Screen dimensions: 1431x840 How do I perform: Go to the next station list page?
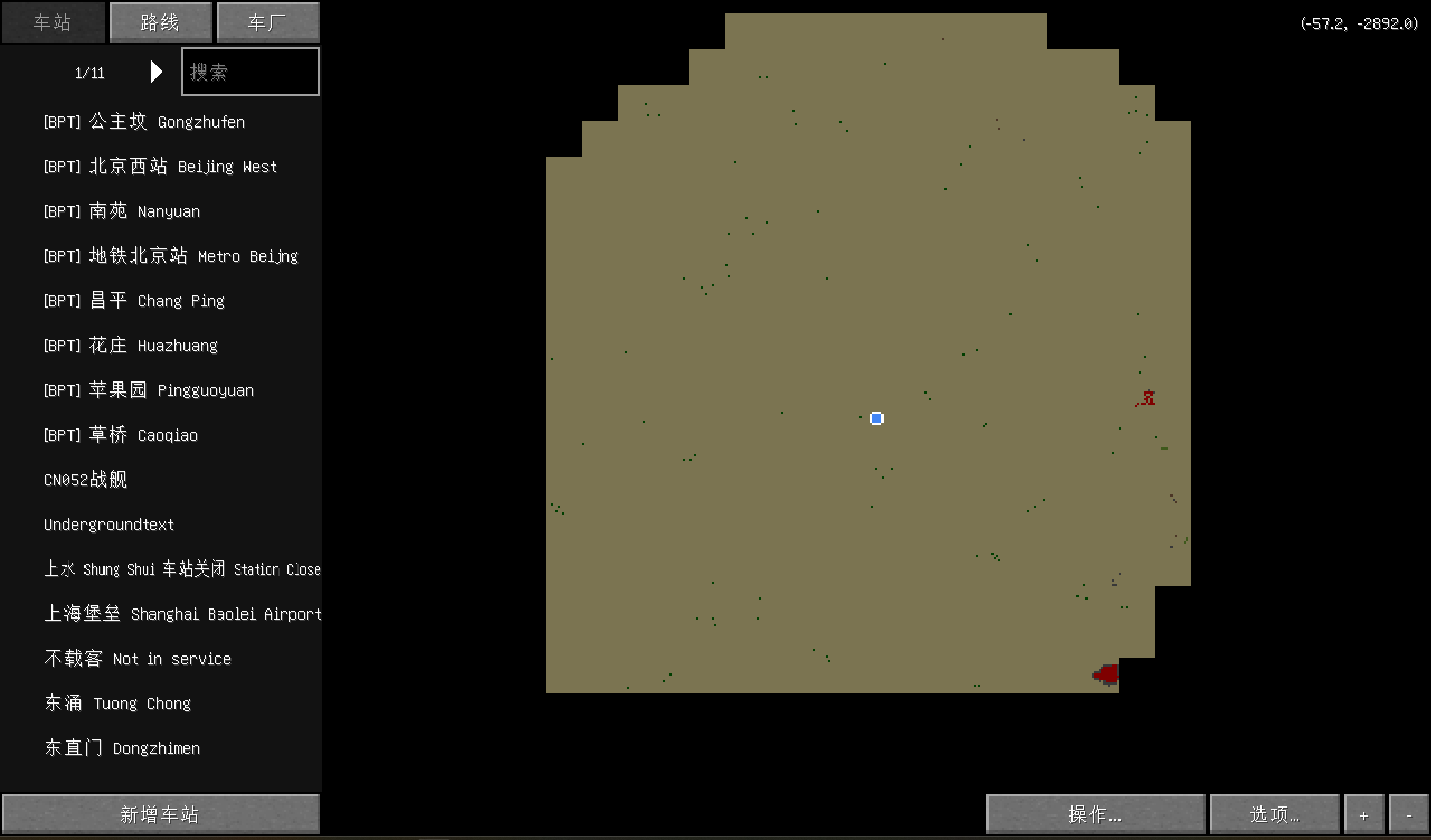(156, 72)
